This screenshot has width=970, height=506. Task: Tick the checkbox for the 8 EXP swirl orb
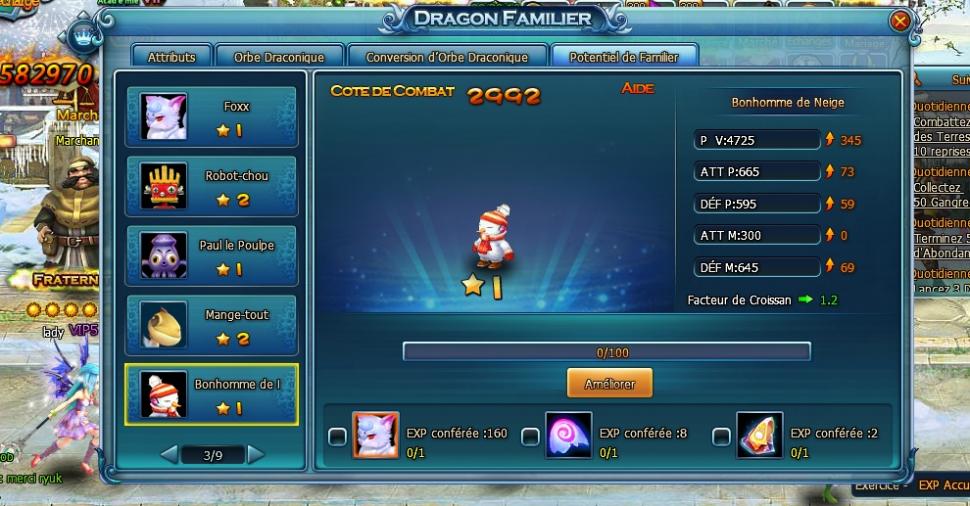pyautogui.click(x=530, y=436)
